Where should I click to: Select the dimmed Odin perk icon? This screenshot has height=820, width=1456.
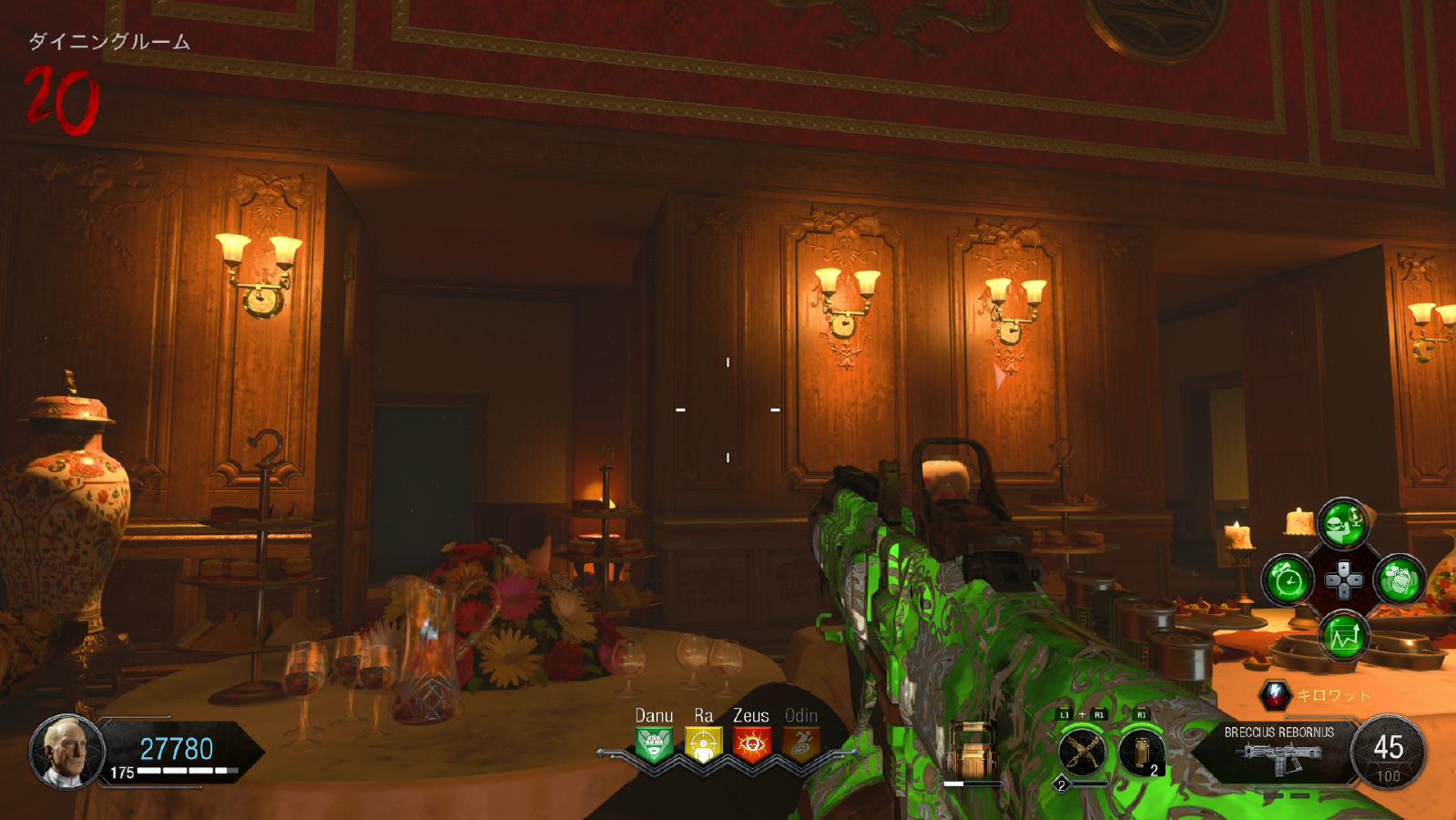800,744
